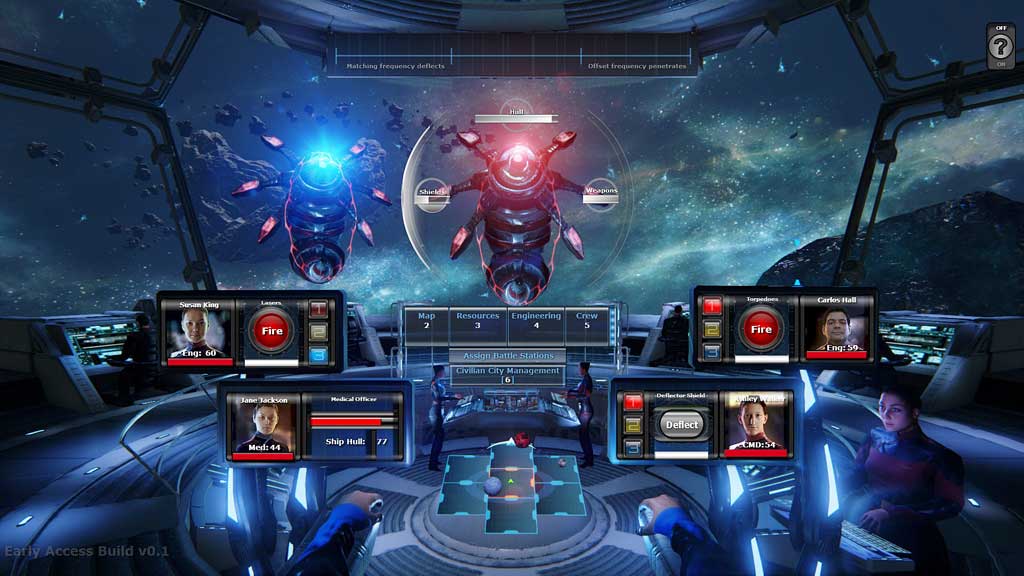Fire the Lasers weapon
Image resolution: width=1024 pixels, height=576 pixels.
click(272, 331)
